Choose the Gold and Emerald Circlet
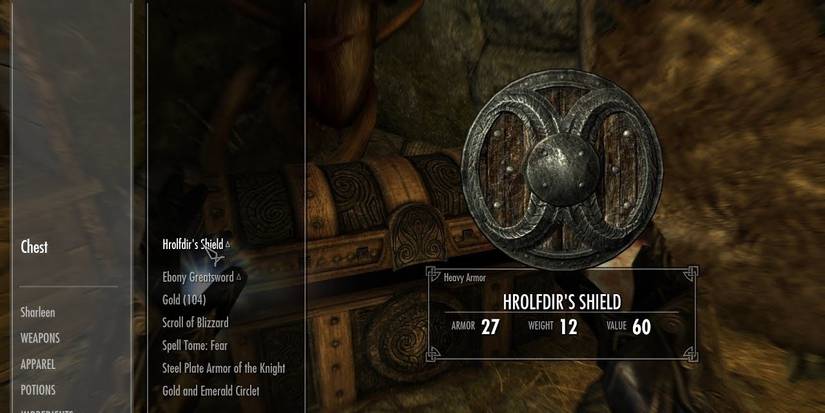This screenshot has width=825, height=413. (210, 391)
